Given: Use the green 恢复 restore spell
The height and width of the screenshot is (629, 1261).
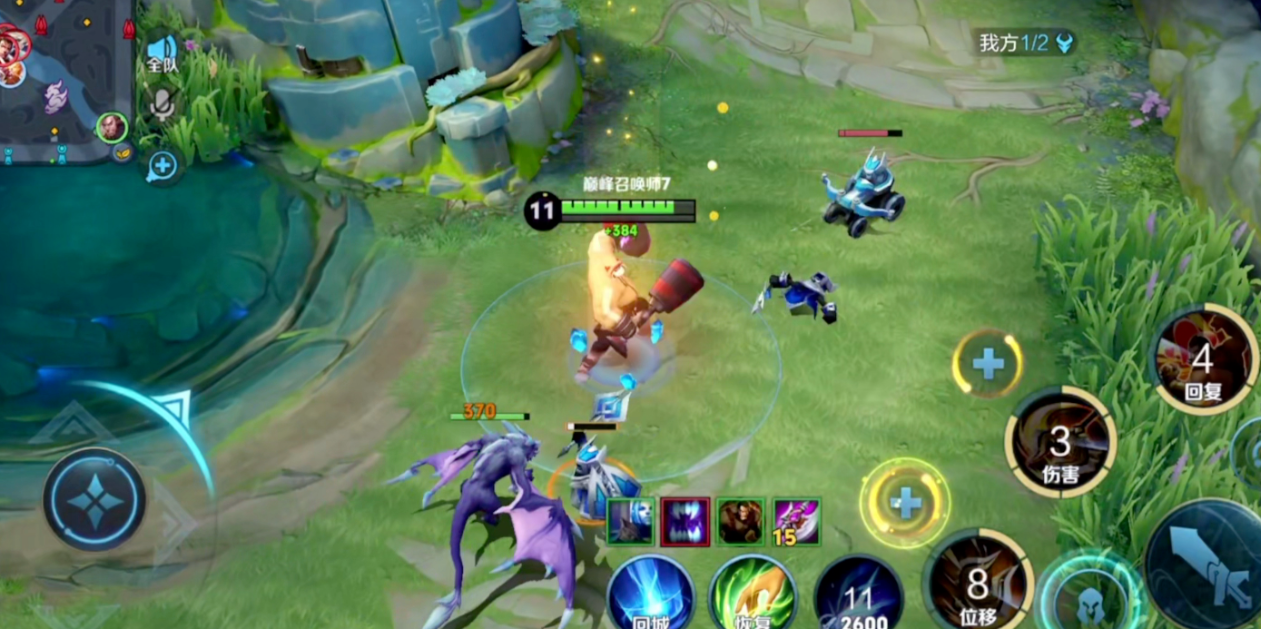Looking at the screenshot, I should coord(752,595).
